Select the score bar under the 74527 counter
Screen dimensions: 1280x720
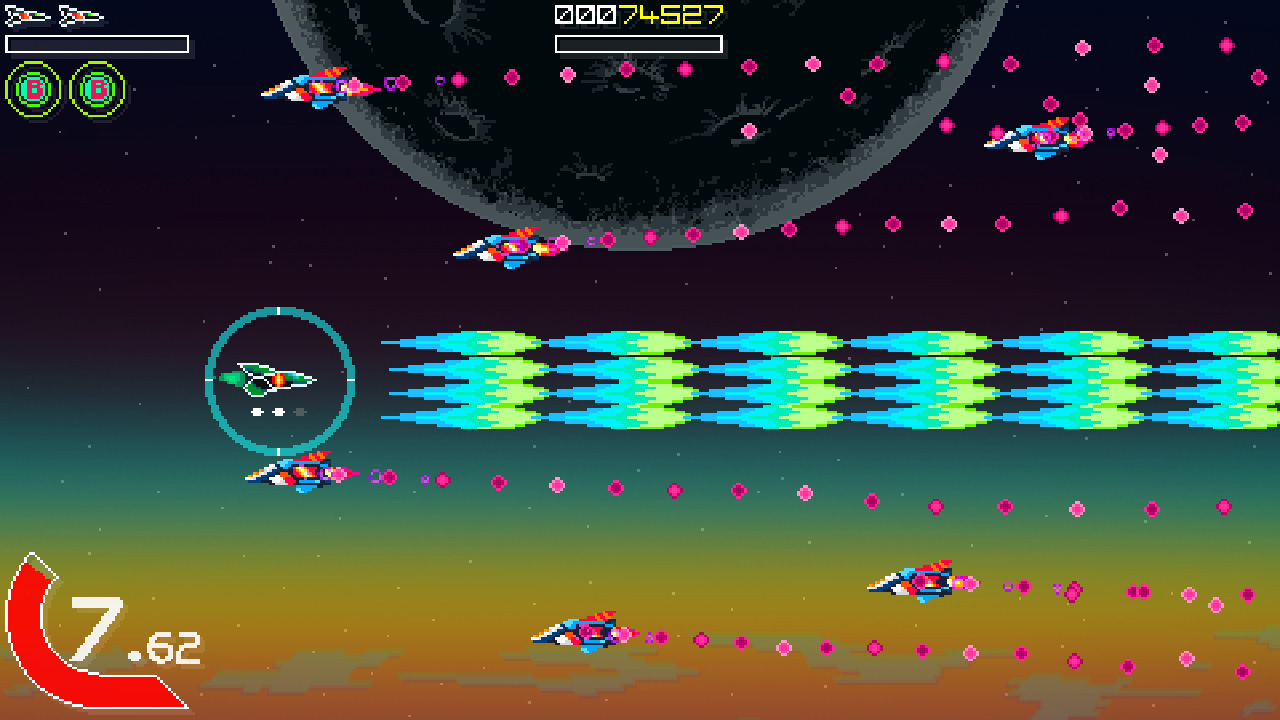point(637,43)
